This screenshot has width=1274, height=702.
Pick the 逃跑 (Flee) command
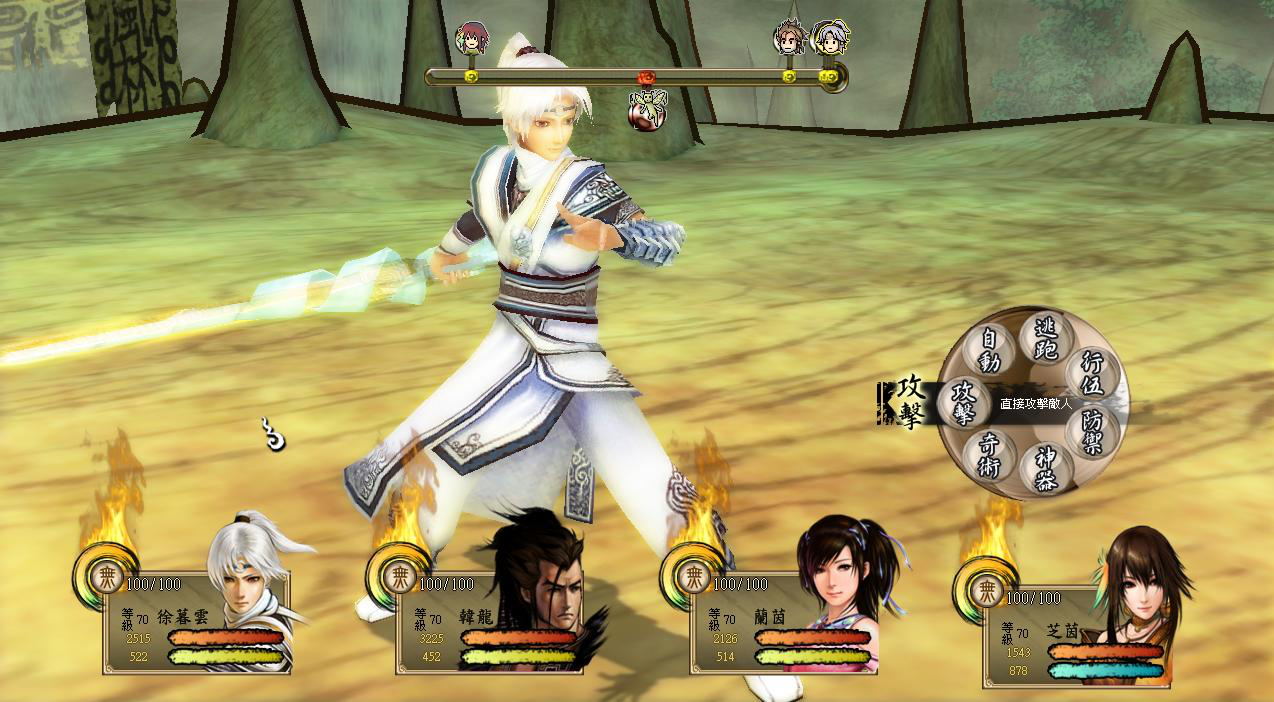[1045, 336]
